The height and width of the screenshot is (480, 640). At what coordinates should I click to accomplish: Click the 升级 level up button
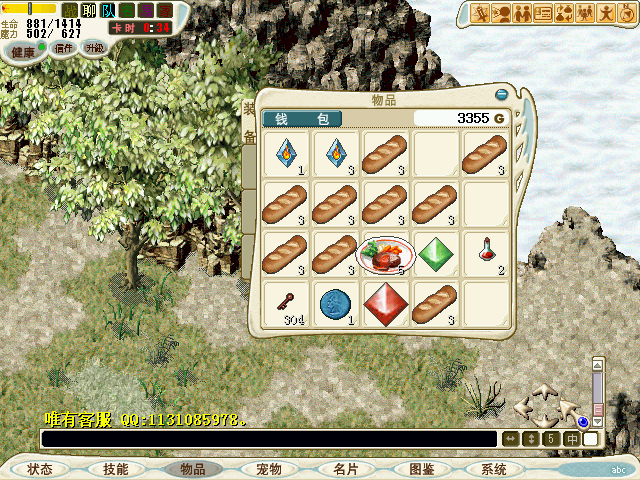pos(93,48)
